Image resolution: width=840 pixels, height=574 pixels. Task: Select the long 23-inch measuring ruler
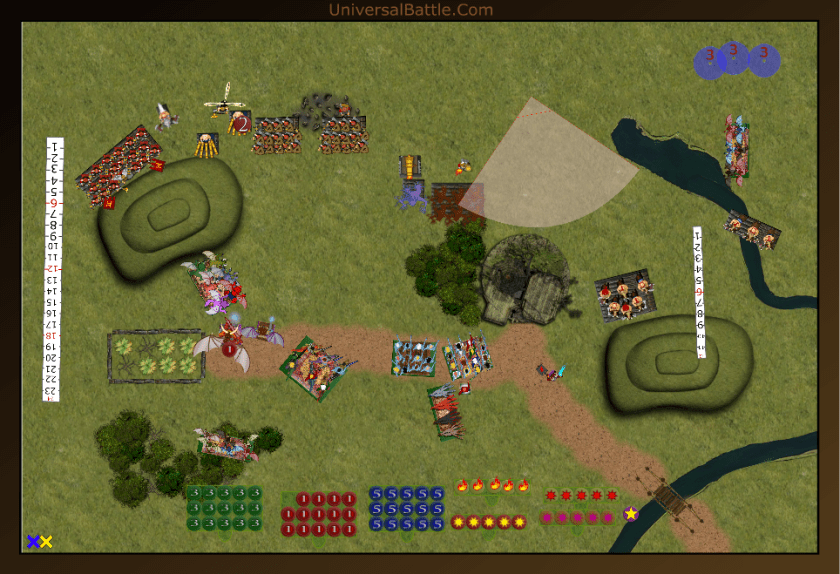pos(53,268)
